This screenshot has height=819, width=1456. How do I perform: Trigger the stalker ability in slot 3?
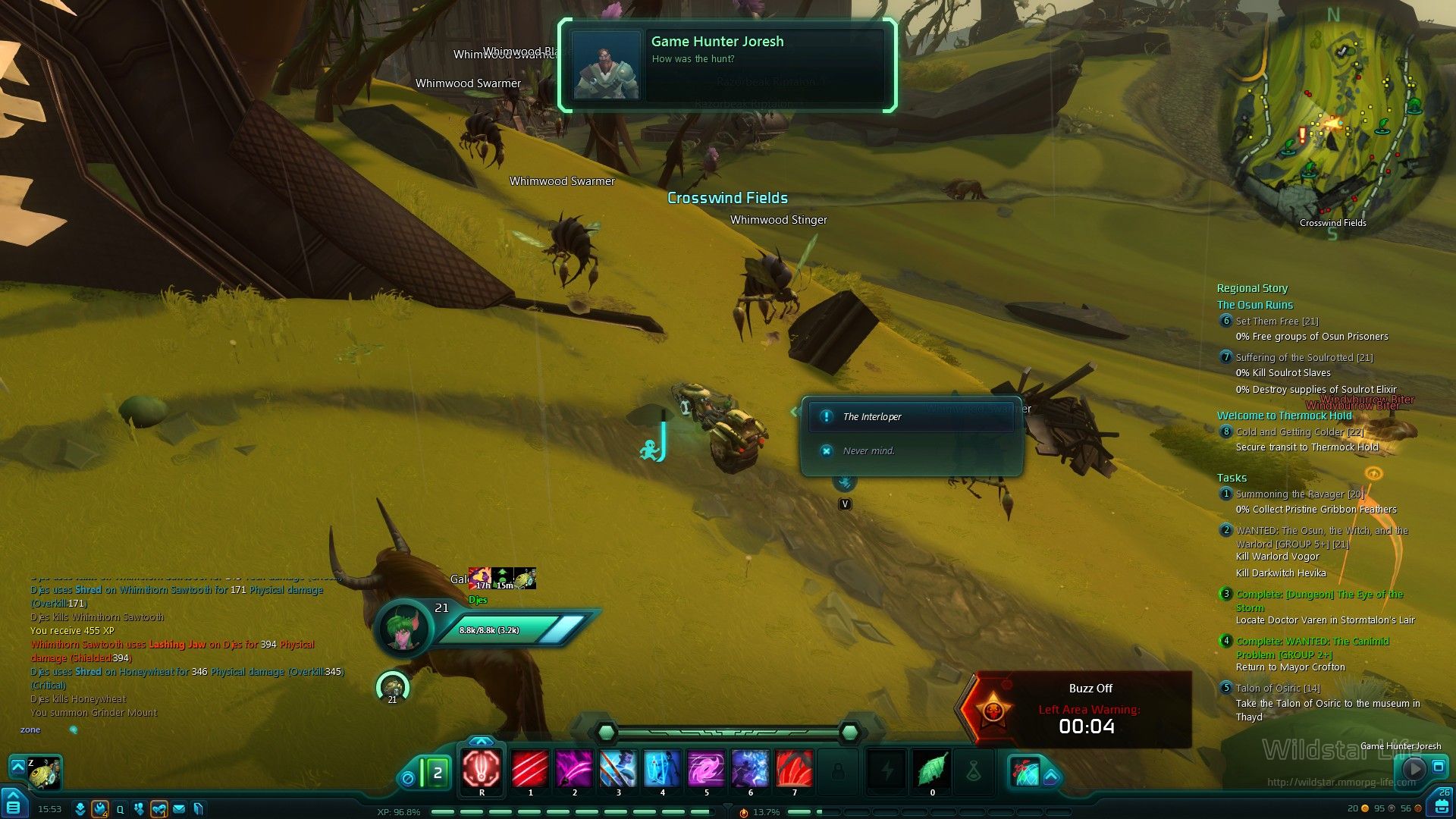(618, 769)
